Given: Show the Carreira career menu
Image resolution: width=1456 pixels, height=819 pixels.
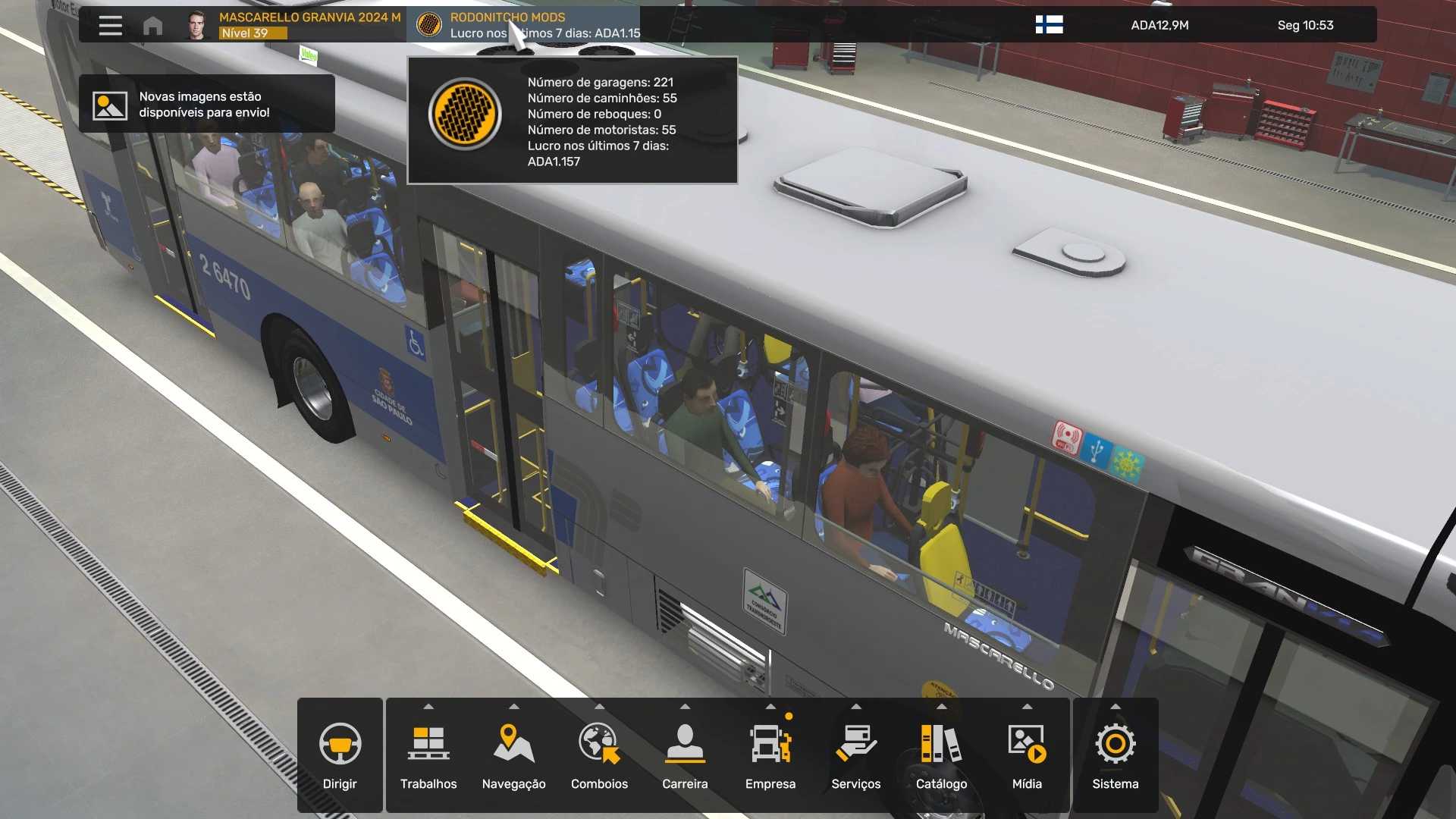Looking at the screenshot, I should coord(685,755).
